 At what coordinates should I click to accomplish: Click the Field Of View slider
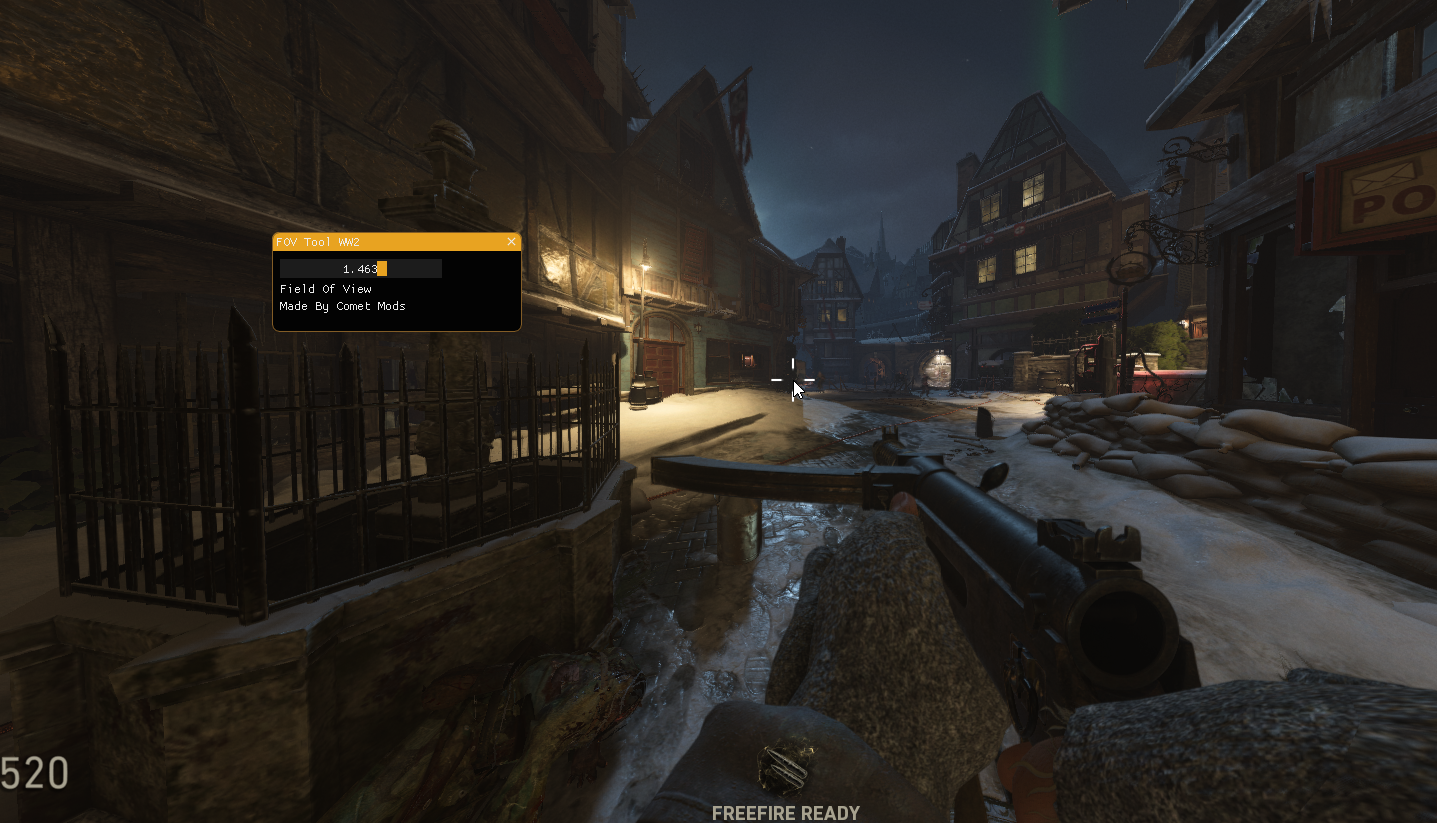(360, 269)
